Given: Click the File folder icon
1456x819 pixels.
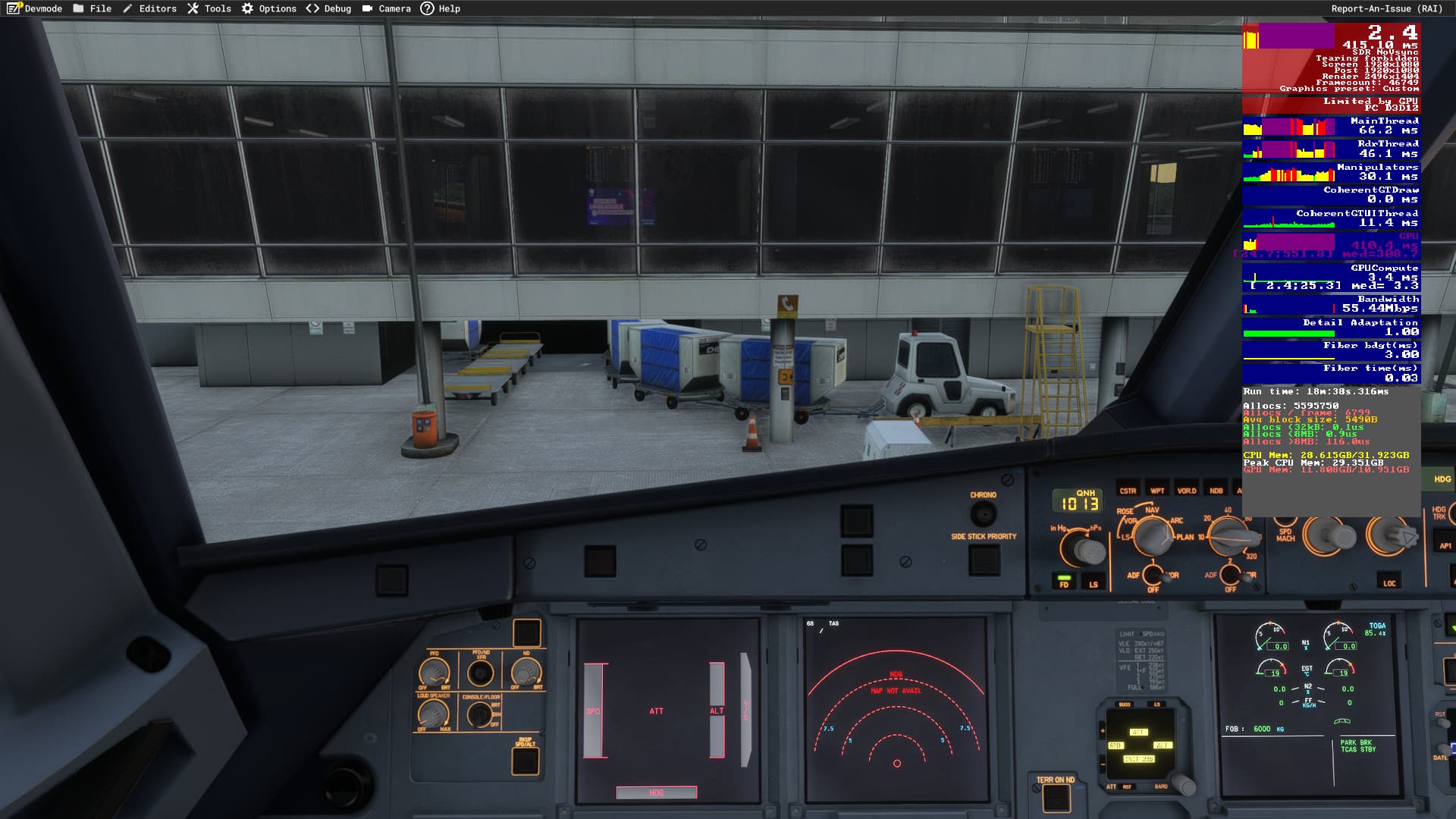Looking at the screenshot, I should point(78,8).
